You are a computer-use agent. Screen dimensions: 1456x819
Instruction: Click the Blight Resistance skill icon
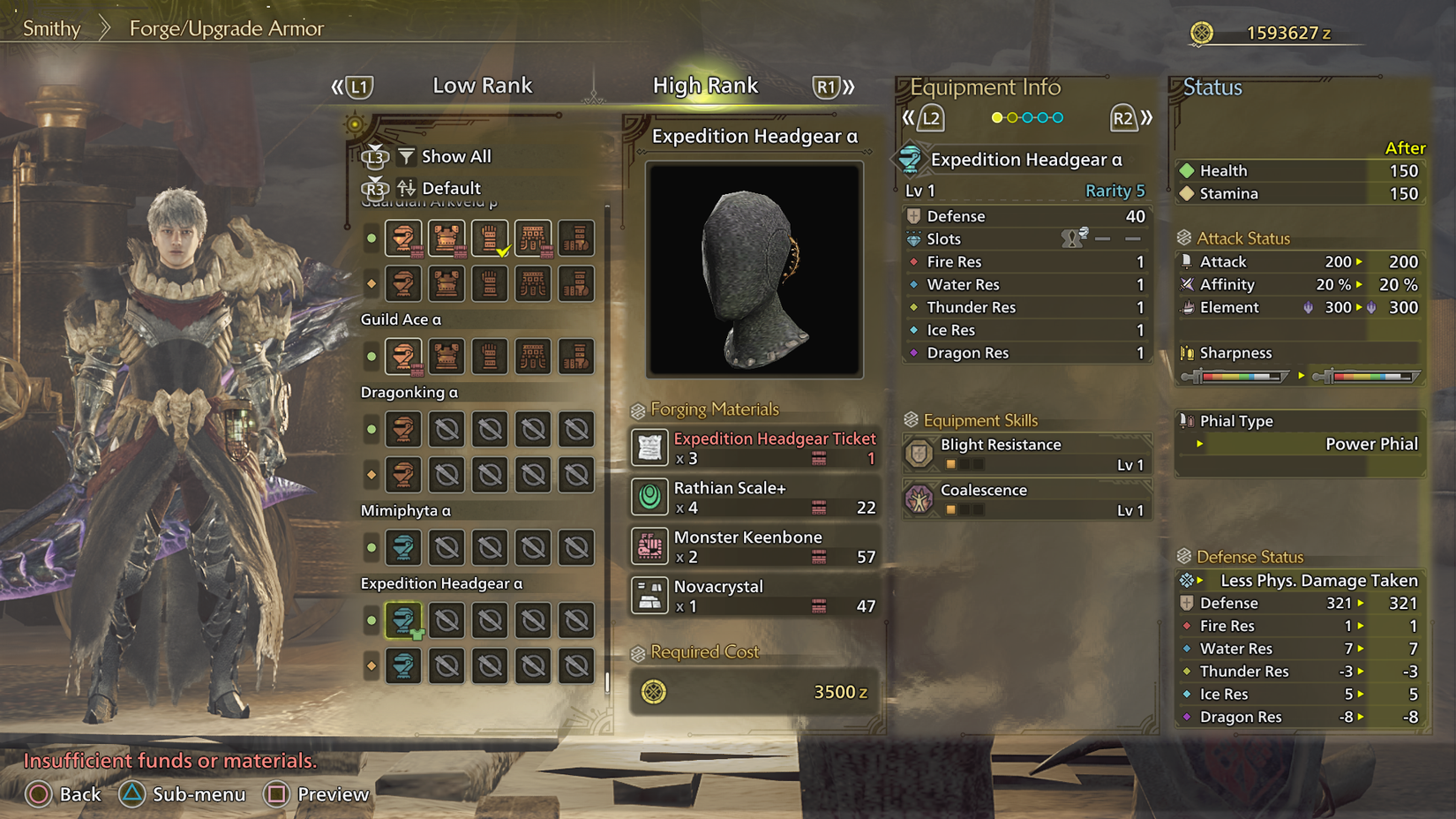click(x=919, y=452)
